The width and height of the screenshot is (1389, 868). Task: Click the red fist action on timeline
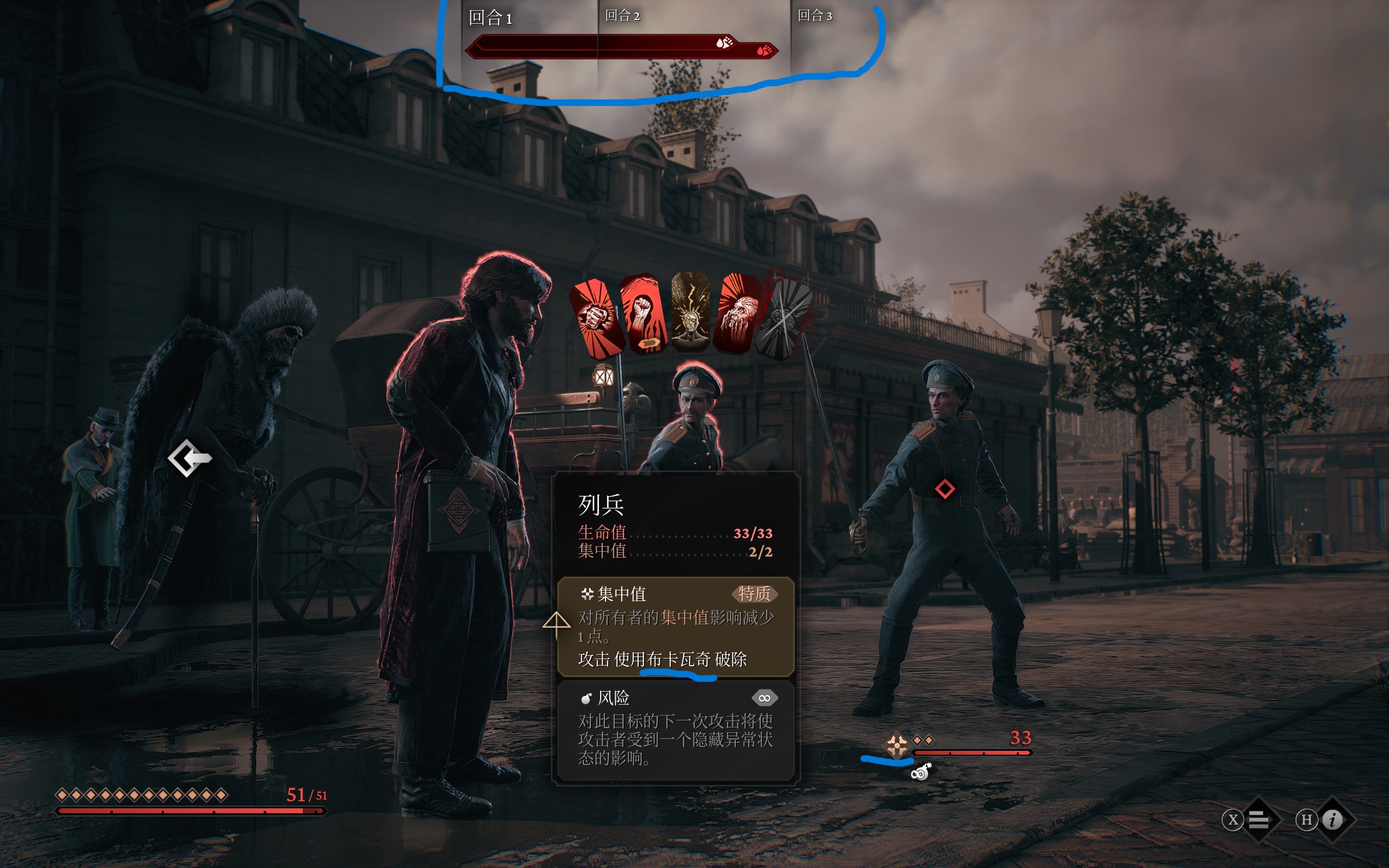click(764, 50)
